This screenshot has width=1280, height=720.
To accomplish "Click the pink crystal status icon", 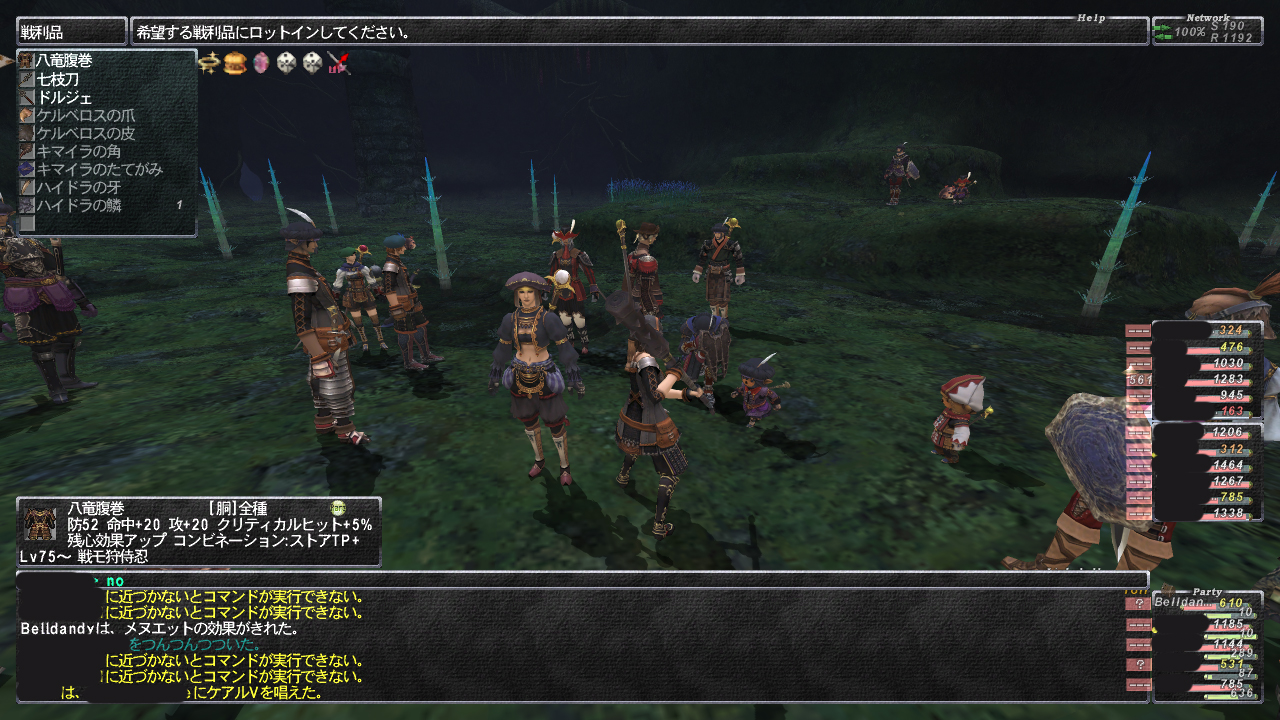I will pos(261,63).
